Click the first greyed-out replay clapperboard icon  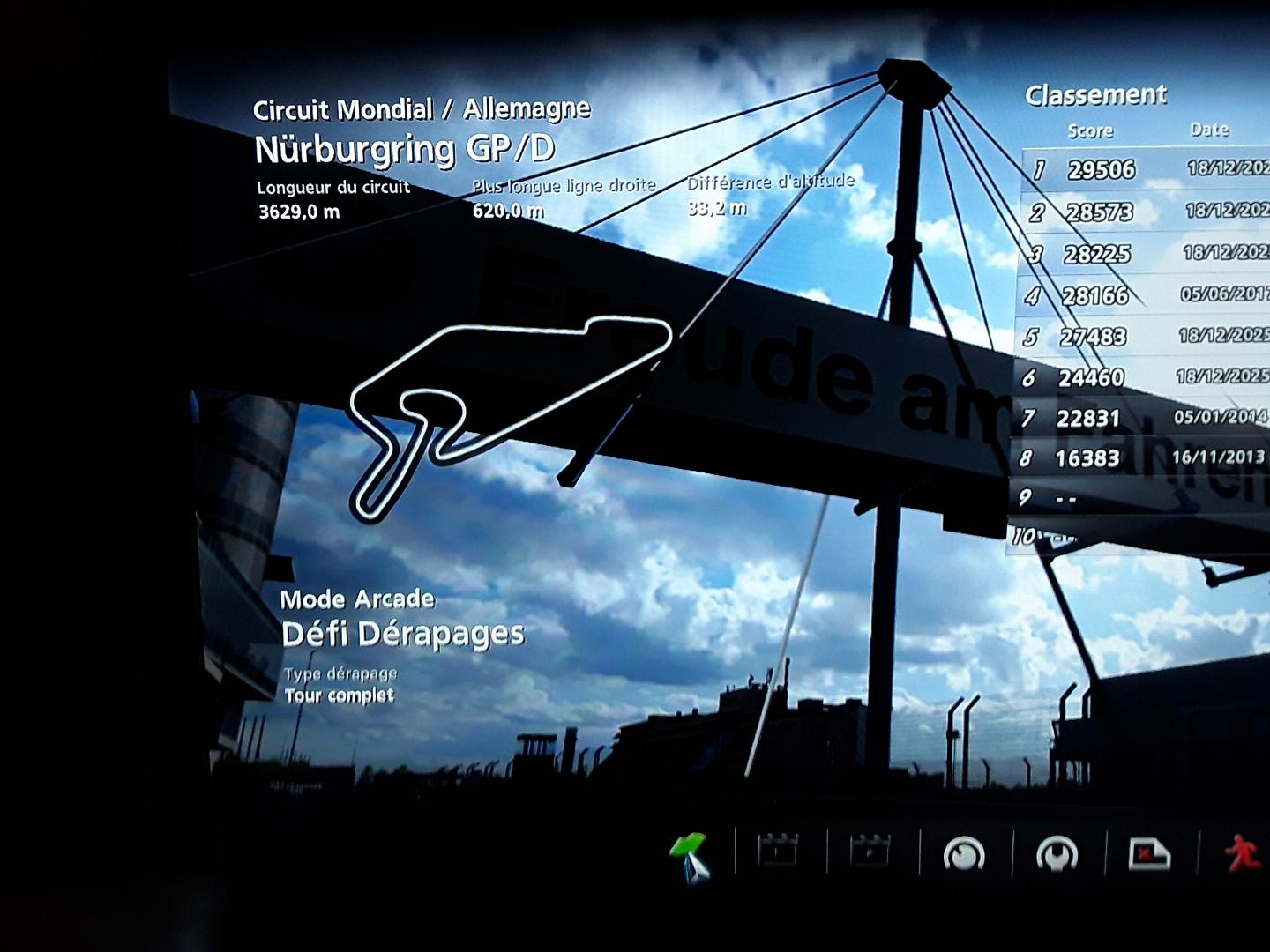click(779, 852)
